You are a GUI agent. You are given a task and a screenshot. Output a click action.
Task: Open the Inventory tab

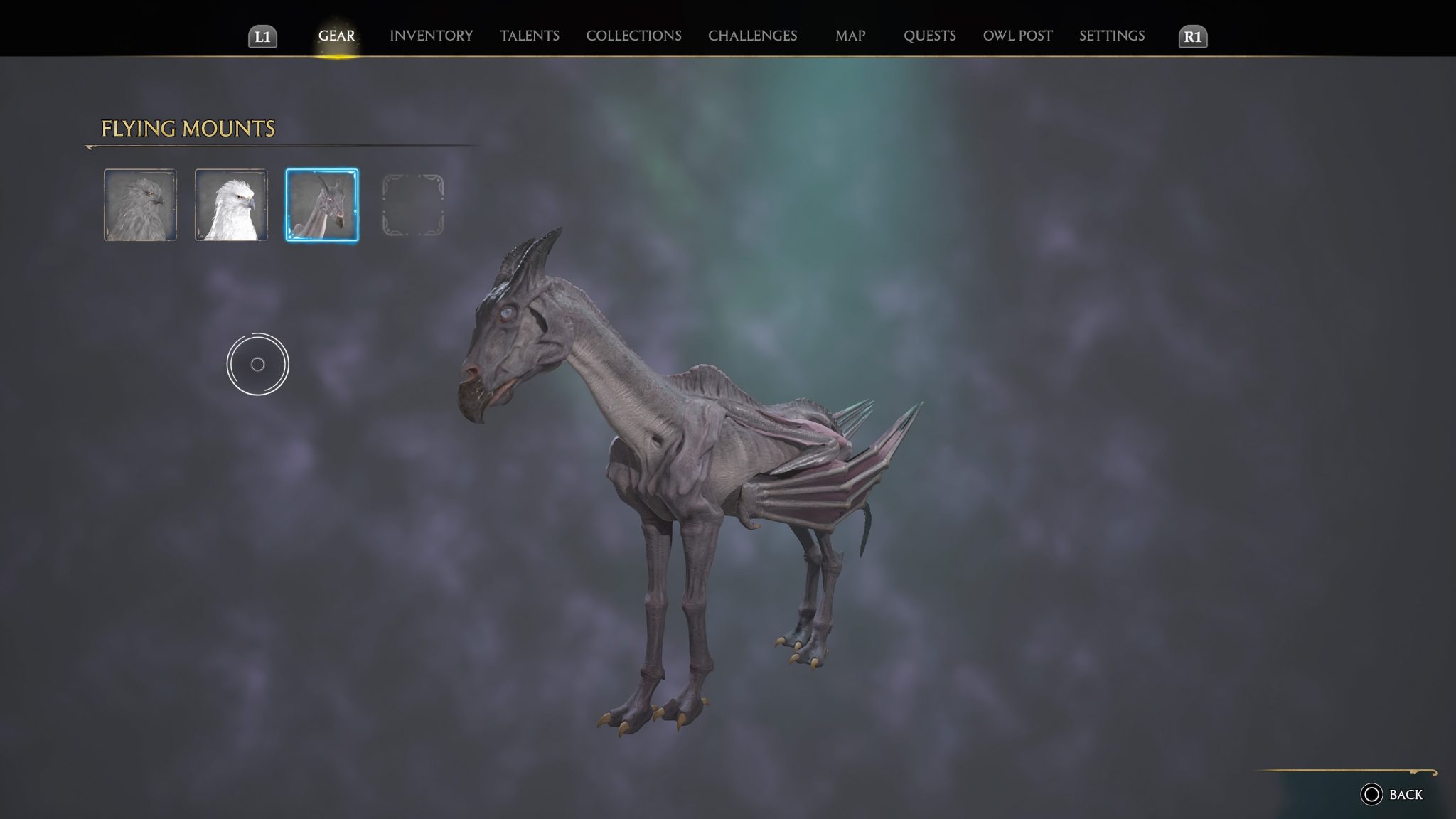(429, 35)
